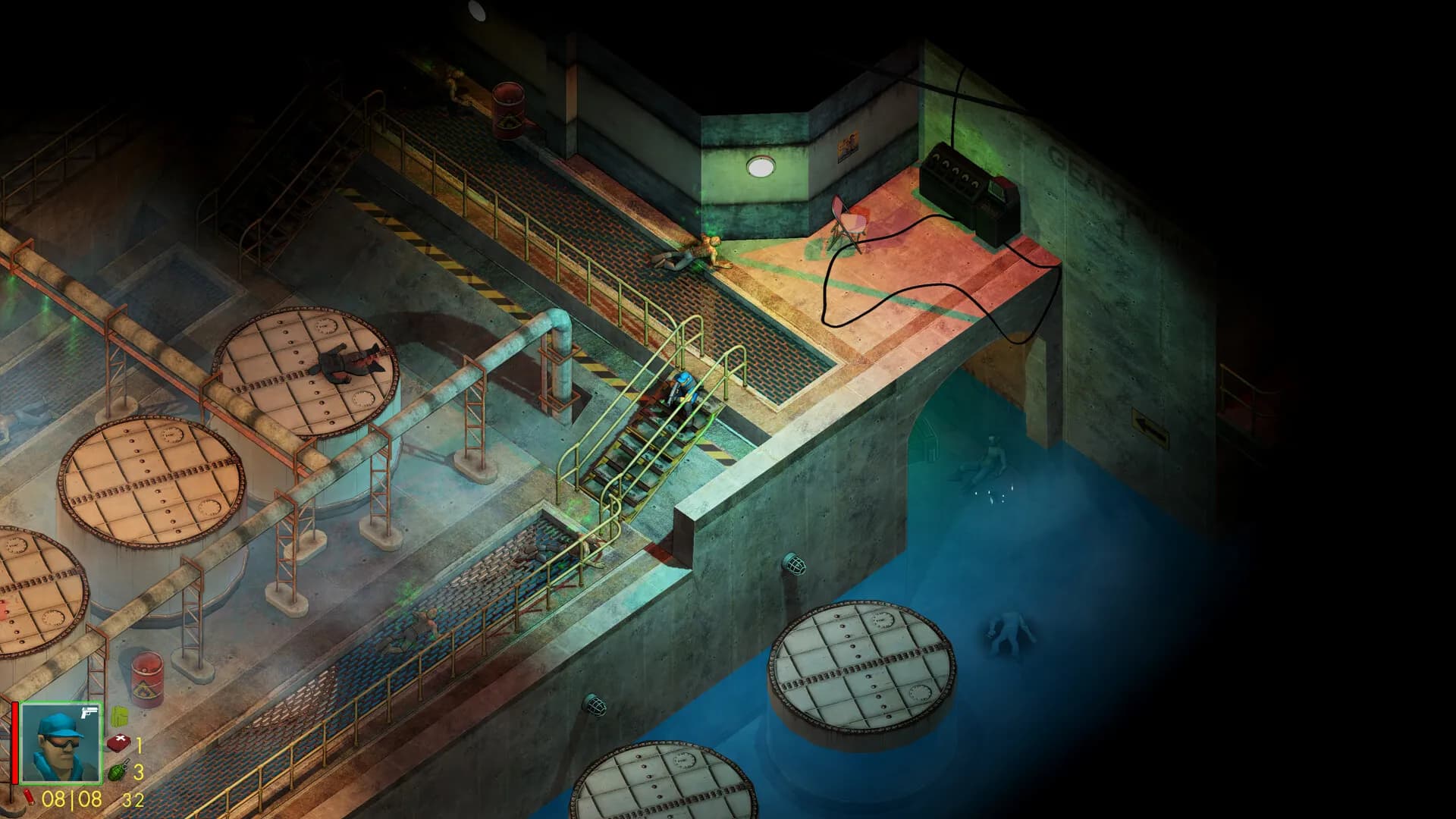This screenshot has height=819, width=1456.
Task: Click the medkit count showing 1
Action: [x=139, y=745]
